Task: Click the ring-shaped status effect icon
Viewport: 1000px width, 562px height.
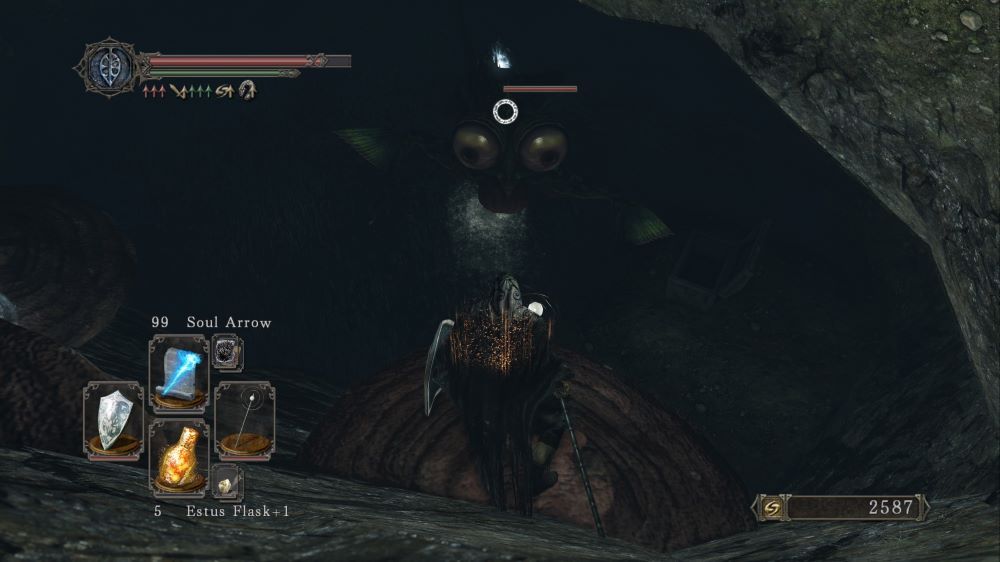Action: point(246,91)
